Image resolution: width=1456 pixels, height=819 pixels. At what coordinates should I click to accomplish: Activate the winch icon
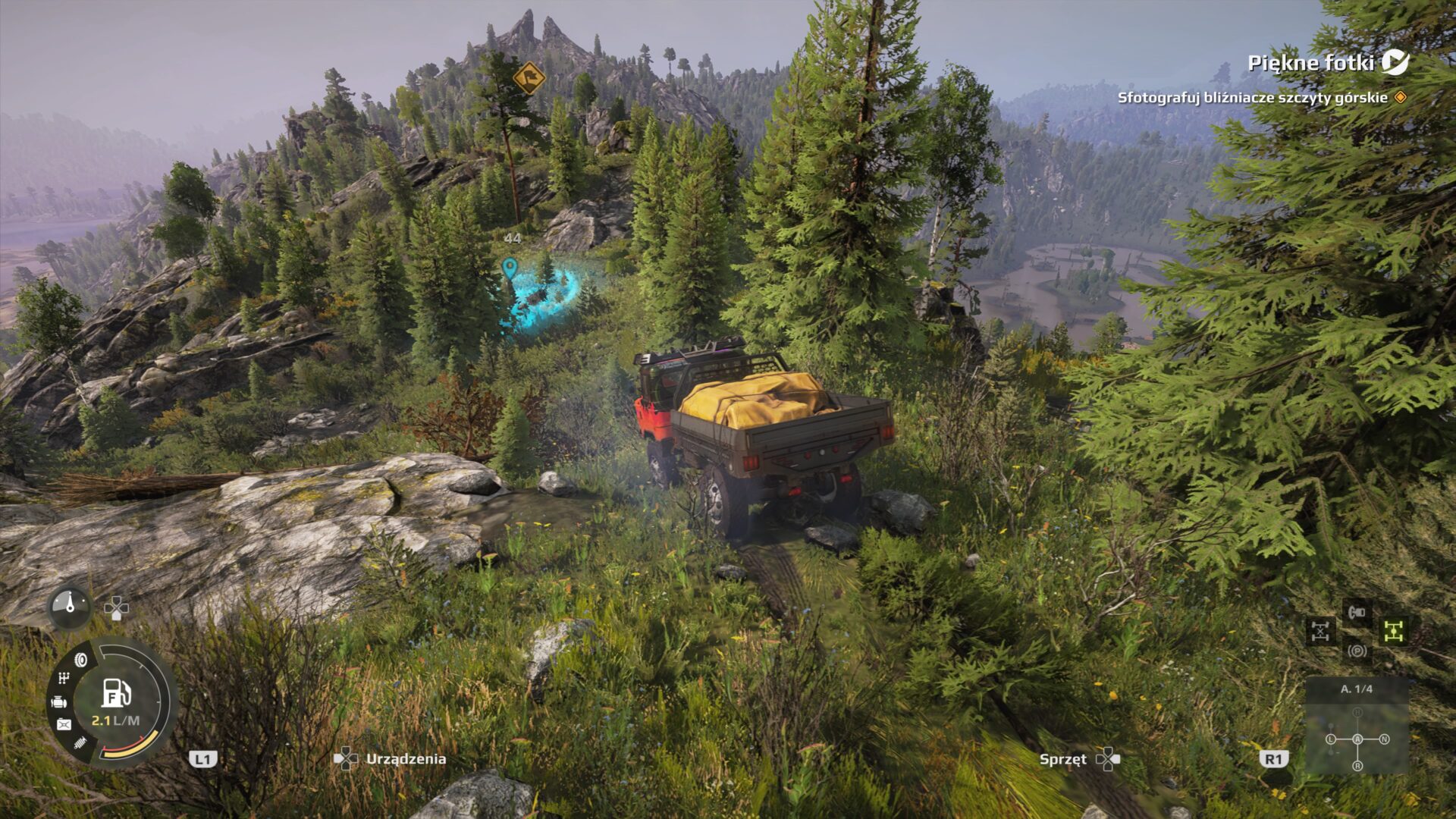click(x=1357, y=611)
